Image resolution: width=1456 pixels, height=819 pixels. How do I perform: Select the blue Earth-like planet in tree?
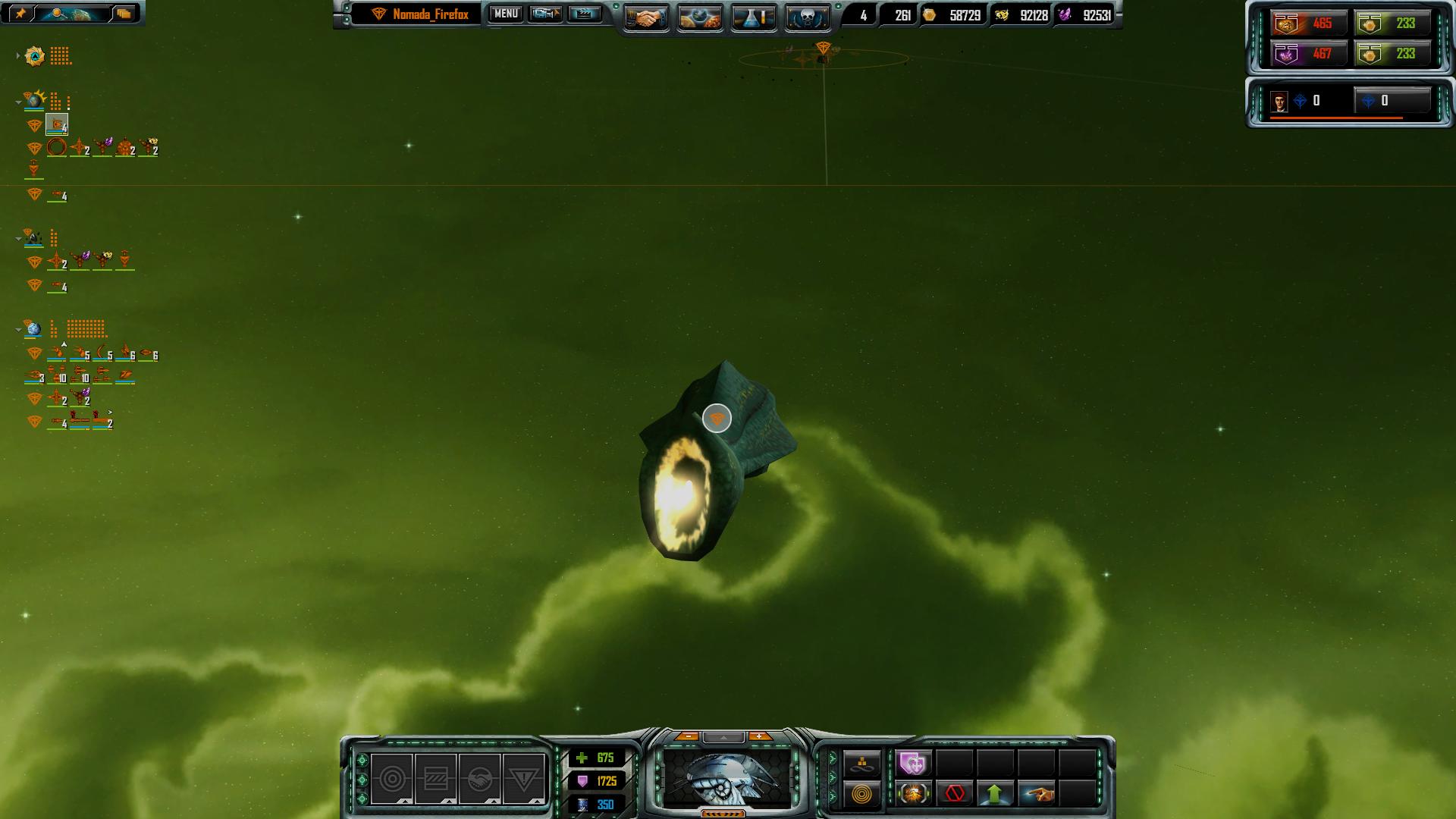tap(33, 329)
